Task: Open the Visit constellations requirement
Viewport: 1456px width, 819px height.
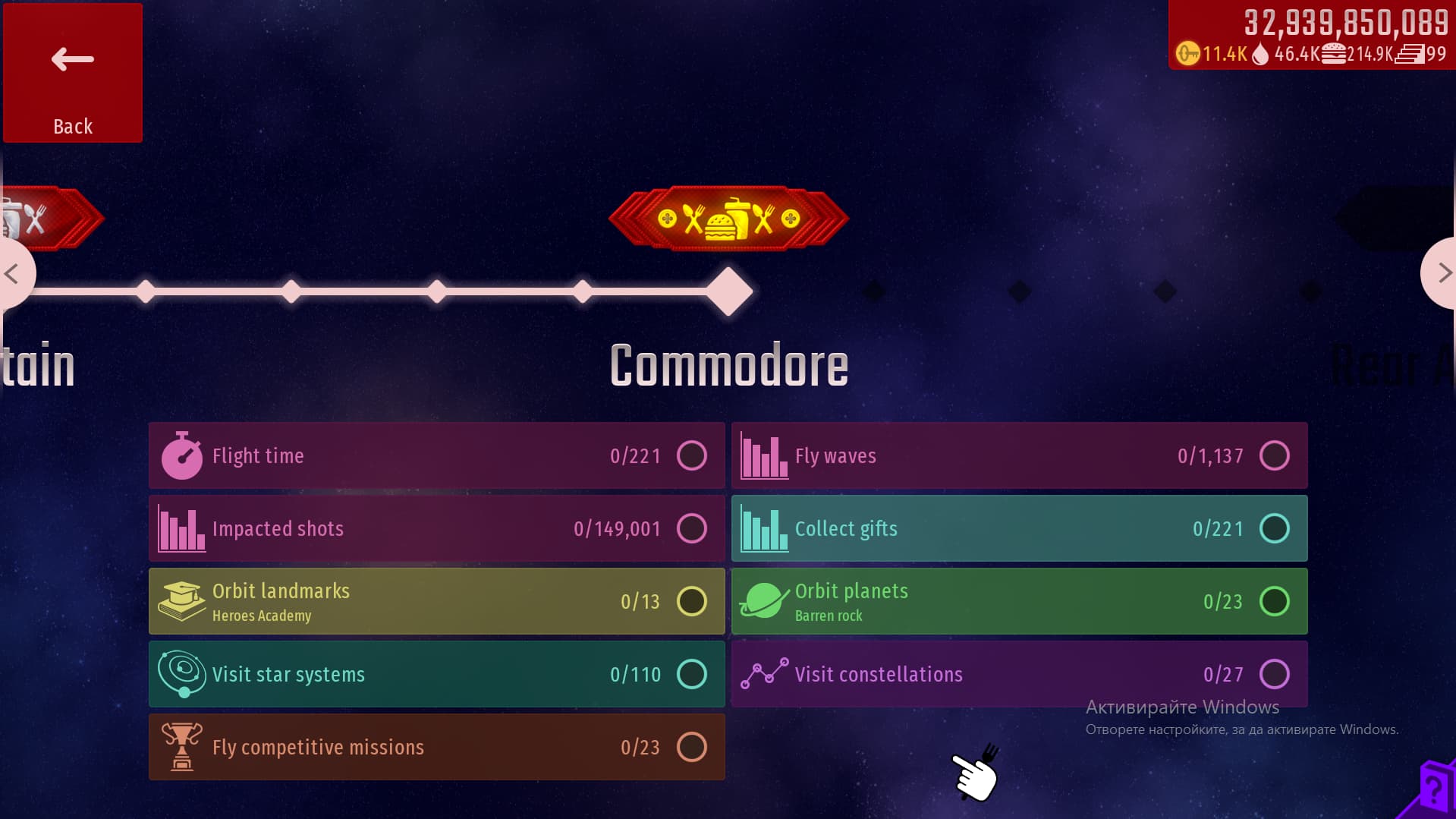Action: tap(1019, 674)
